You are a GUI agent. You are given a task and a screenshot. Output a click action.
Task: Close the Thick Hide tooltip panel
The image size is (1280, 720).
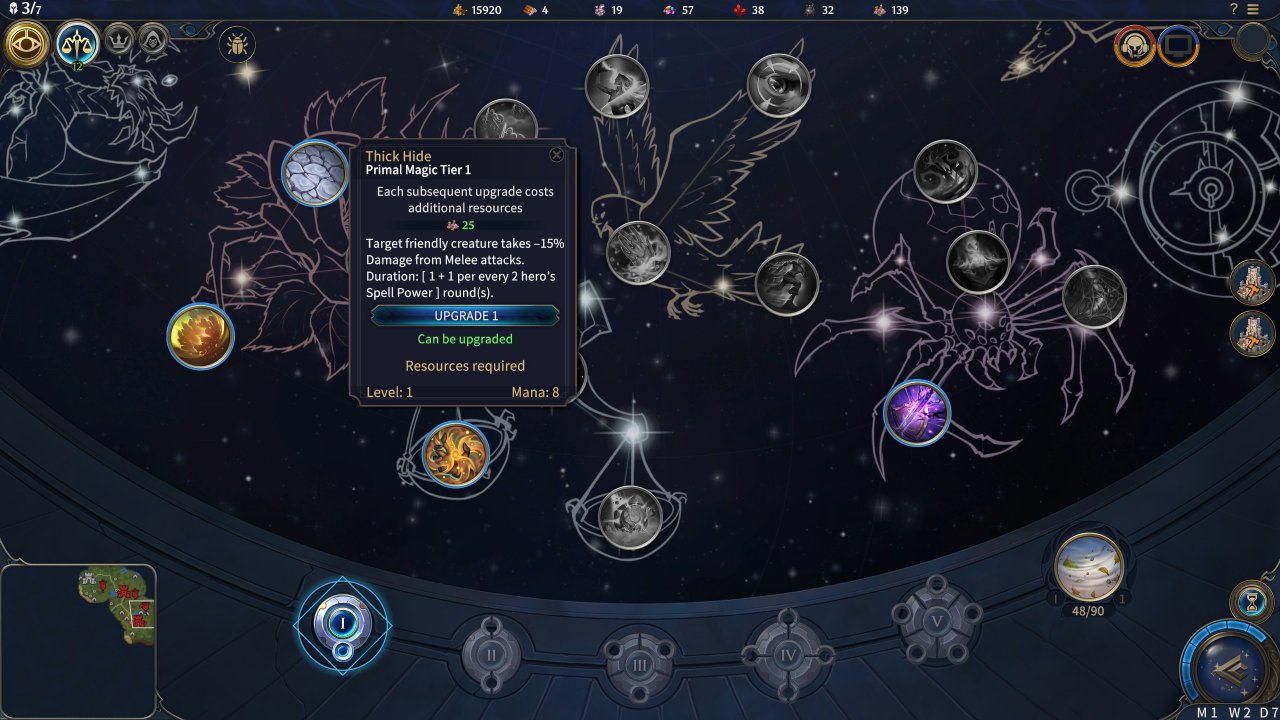tap(557, 154)
